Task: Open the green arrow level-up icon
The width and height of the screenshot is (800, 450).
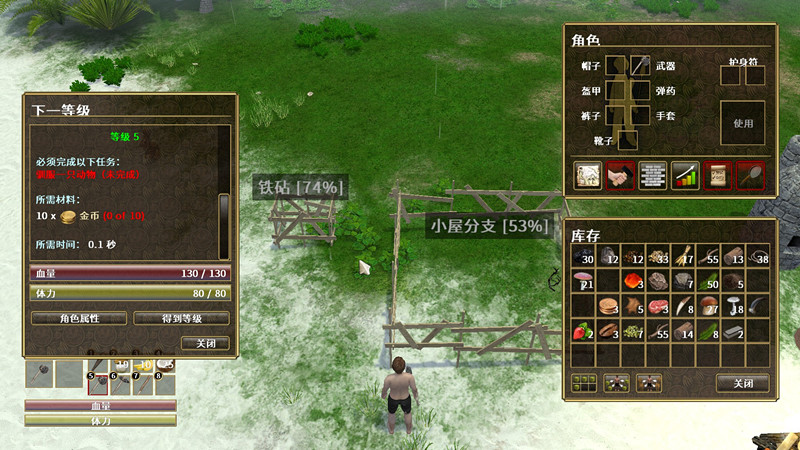Action: pos(686,175)
